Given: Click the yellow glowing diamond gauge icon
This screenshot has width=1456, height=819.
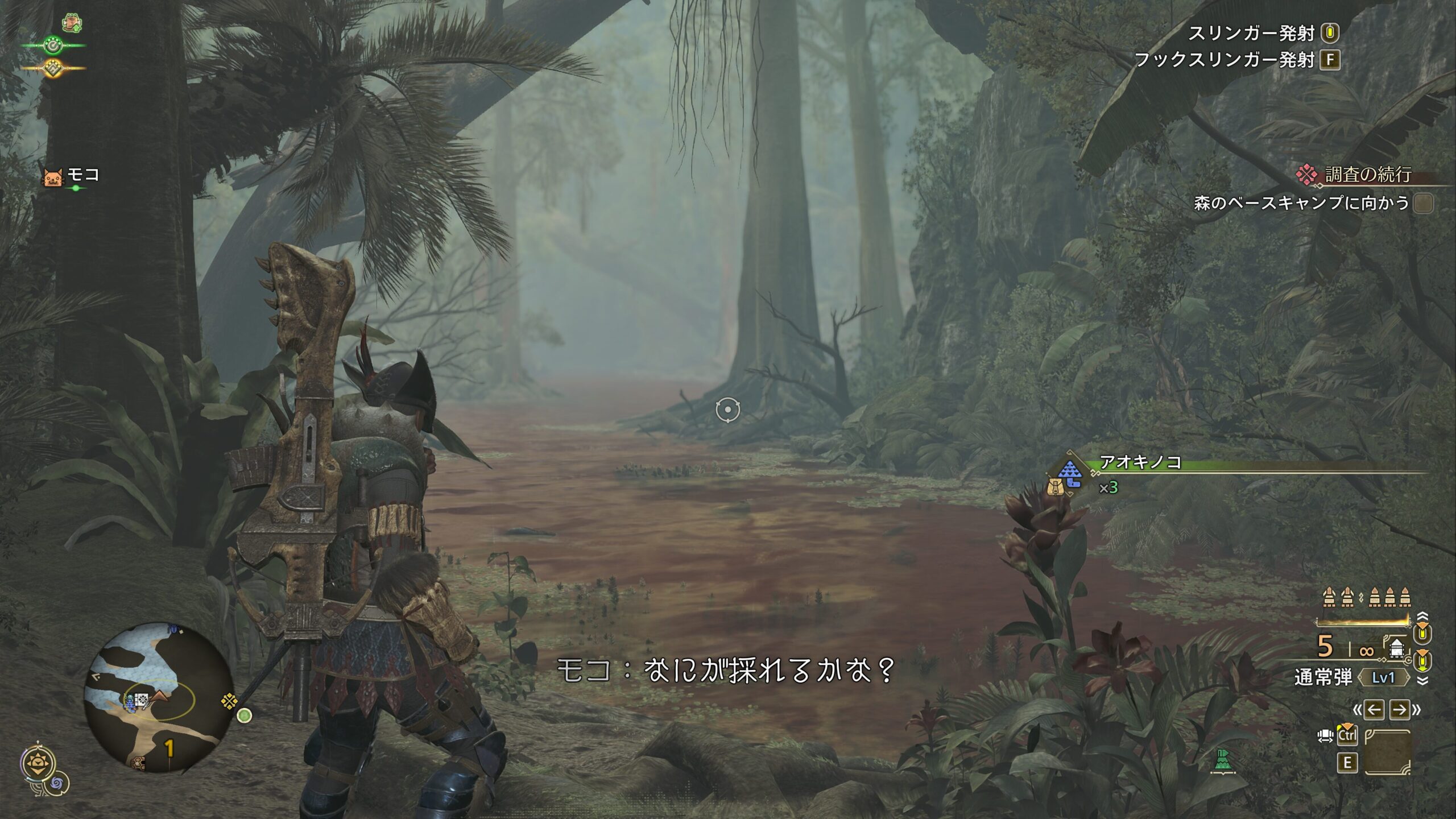Looking at the screenshot, I should click(53, 68).
